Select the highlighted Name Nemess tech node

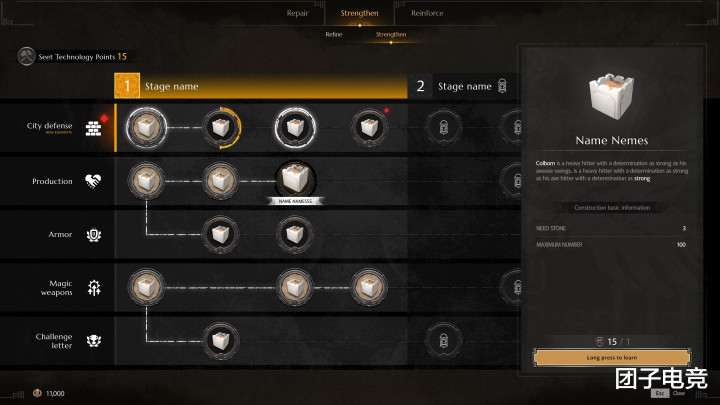pos(294,180)
